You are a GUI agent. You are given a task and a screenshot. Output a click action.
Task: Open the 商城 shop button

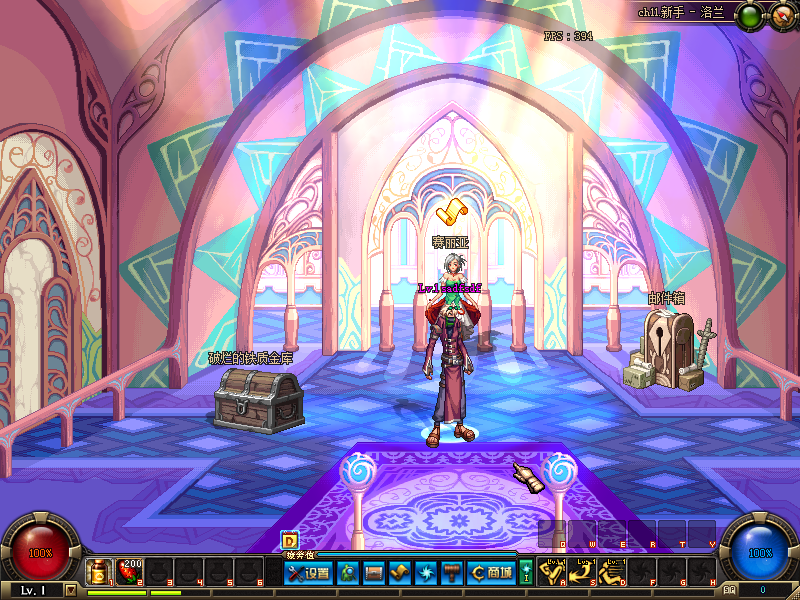[491, 573]
